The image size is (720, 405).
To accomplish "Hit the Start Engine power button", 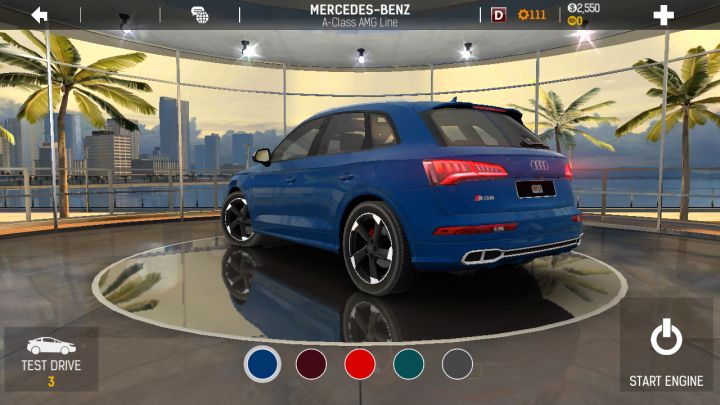I will coord(666,352).
